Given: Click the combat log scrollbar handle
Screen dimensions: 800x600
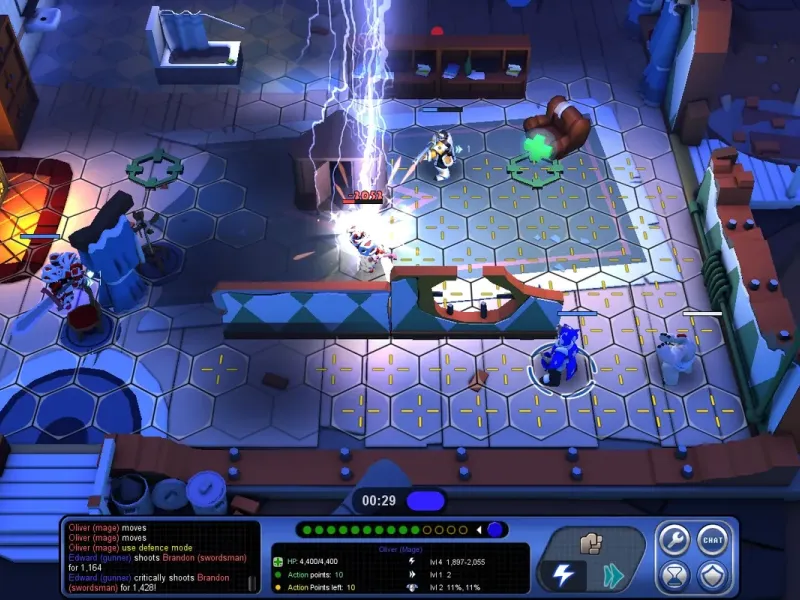Looking at the screenshot, I should [x=253, y=582].
